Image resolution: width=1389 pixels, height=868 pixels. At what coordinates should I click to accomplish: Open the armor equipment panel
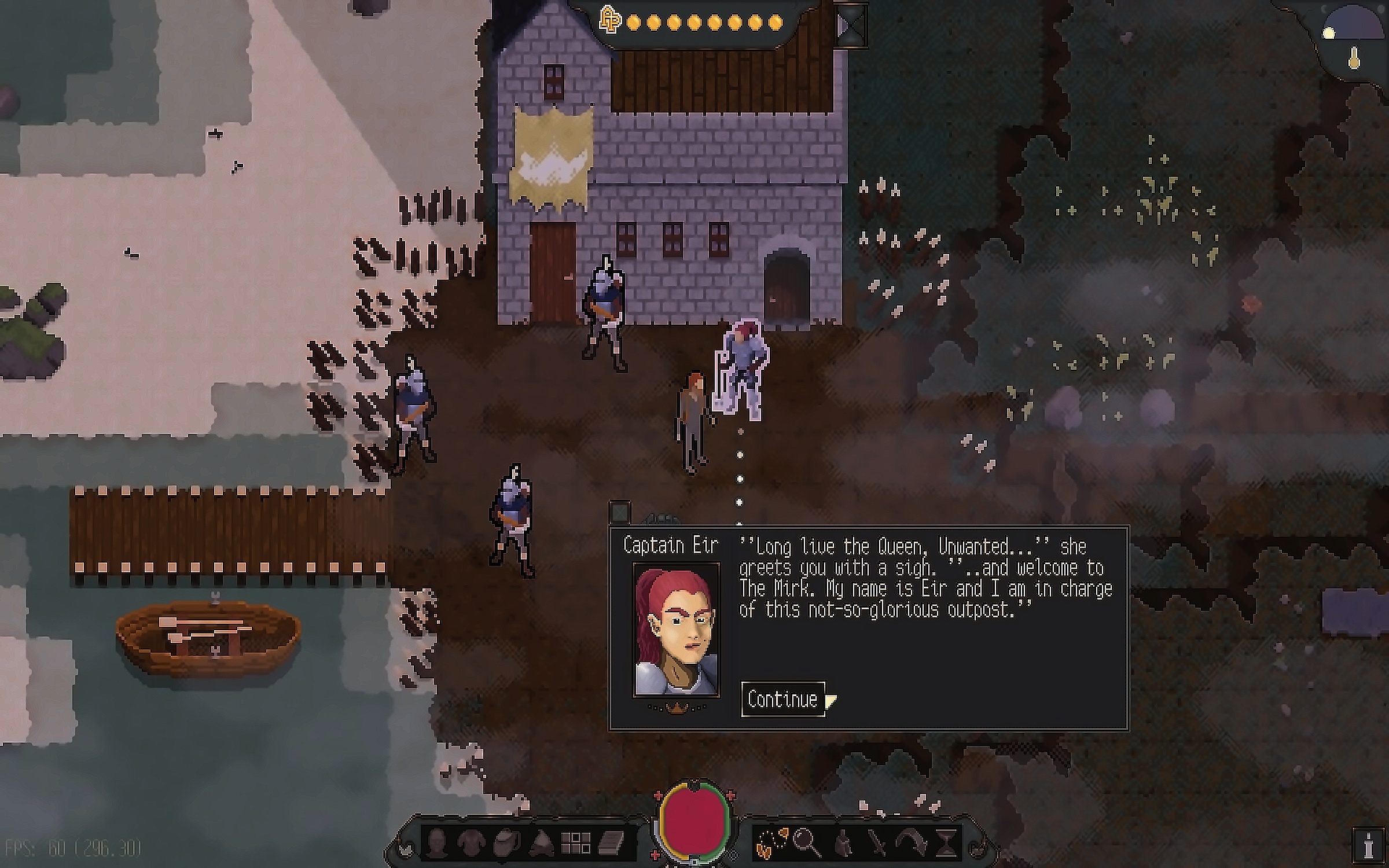tap(471, 843)
